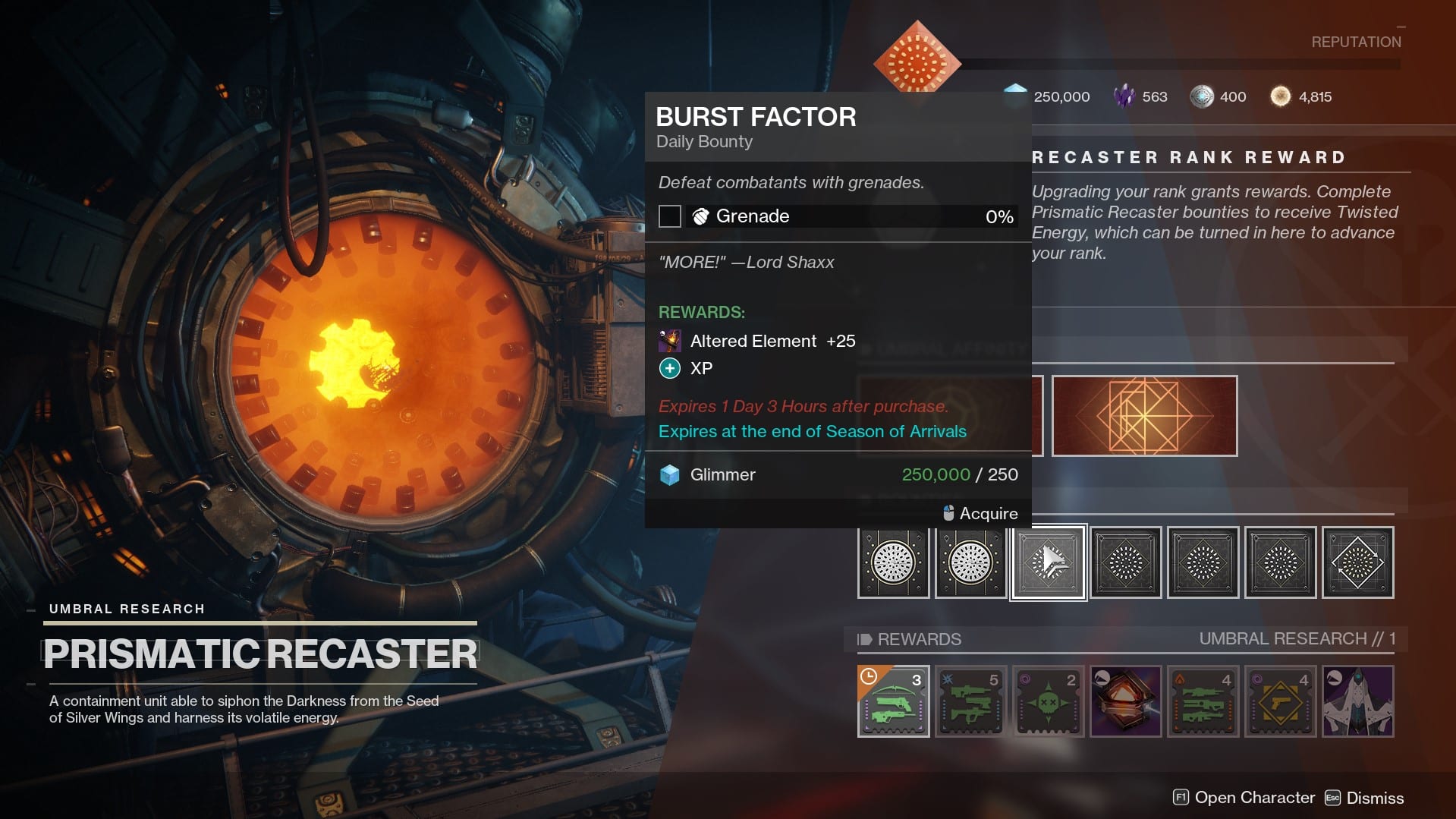1456x819 pixels.
Task: Select the highlighted Burst Factor daily bounty
Action: click(1048, 562)
